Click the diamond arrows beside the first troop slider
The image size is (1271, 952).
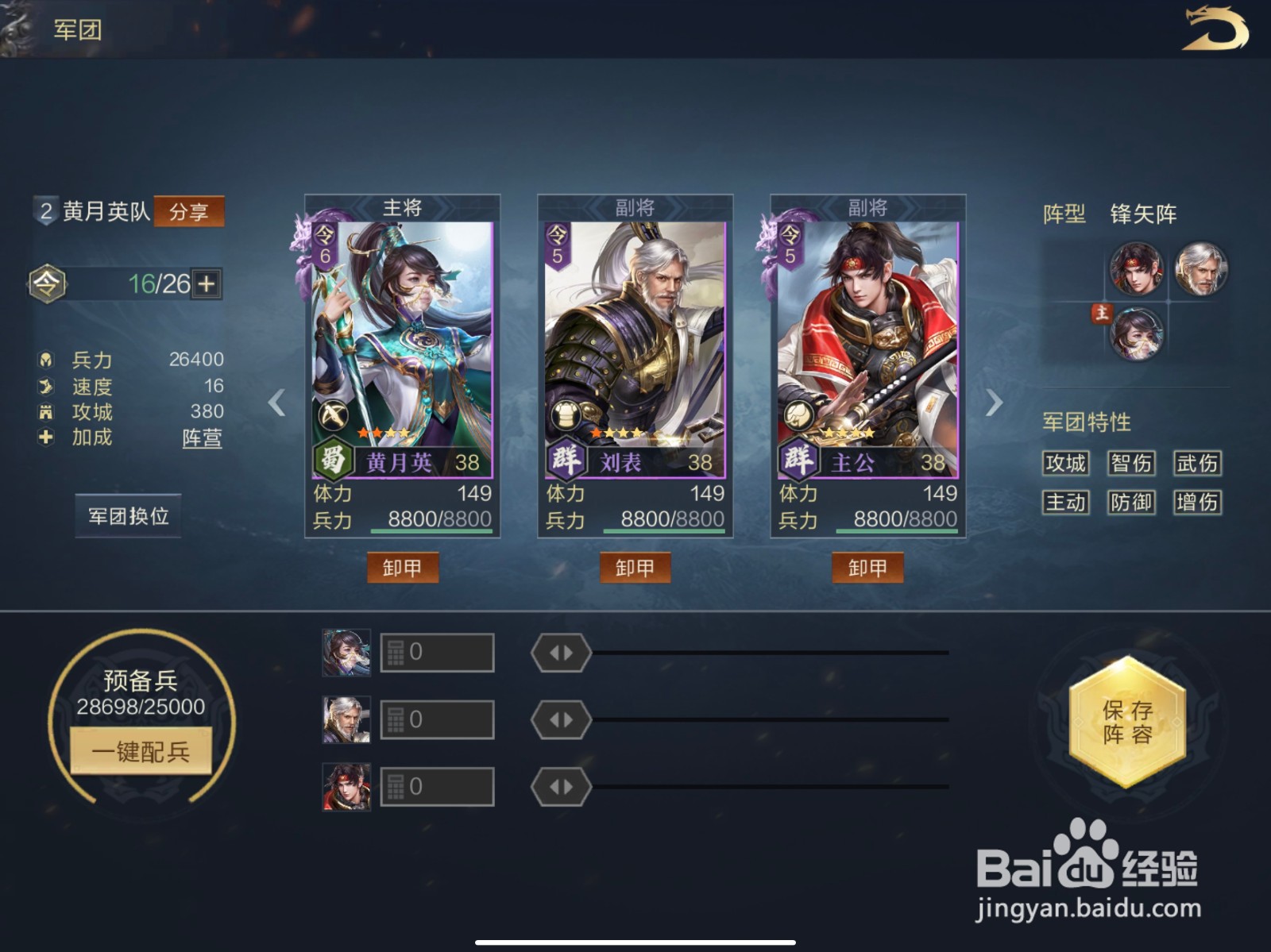pos(560,652)
